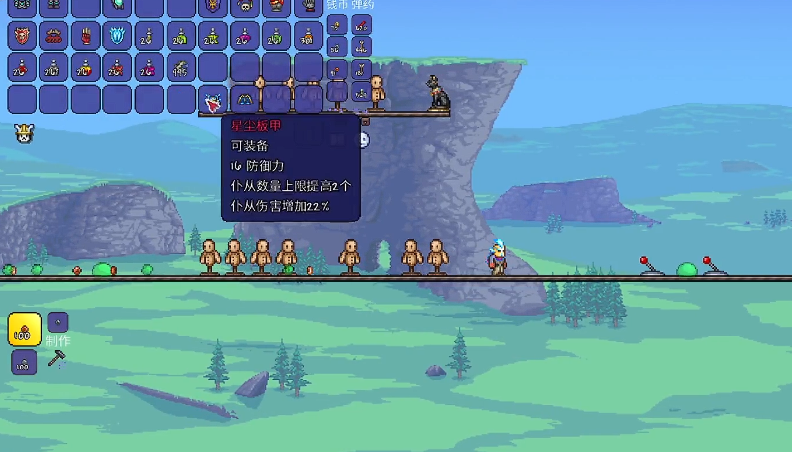Screen dimensions: 792x452
Task: Select the item stack showing 995
Action: (181, 69)
